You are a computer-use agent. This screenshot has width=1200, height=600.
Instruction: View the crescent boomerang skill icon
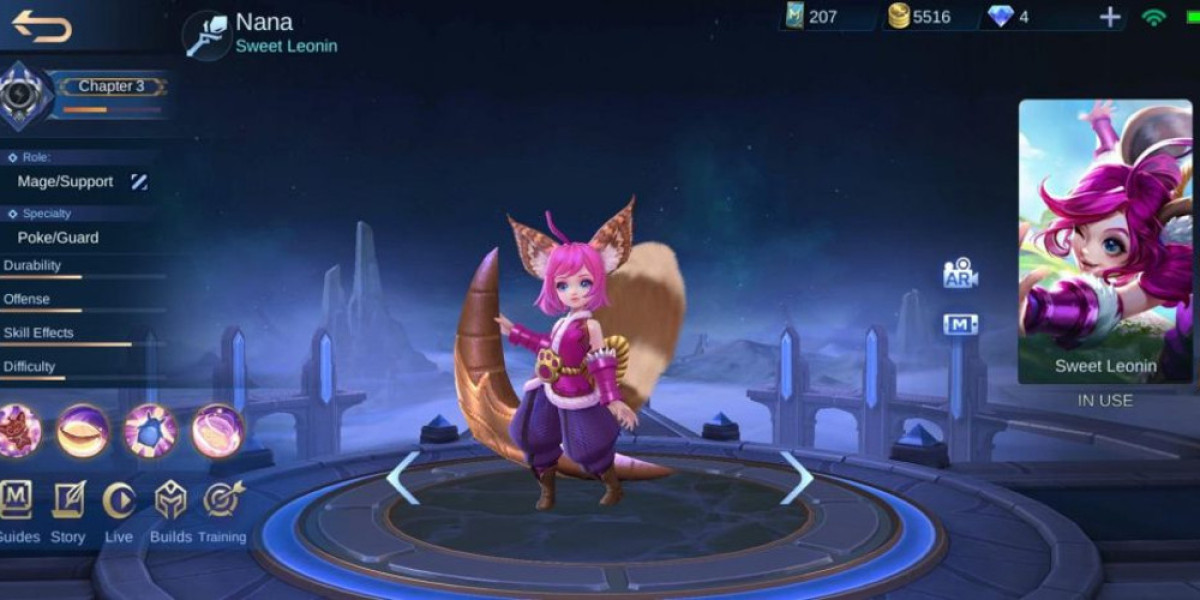click(x=83, y=431)
